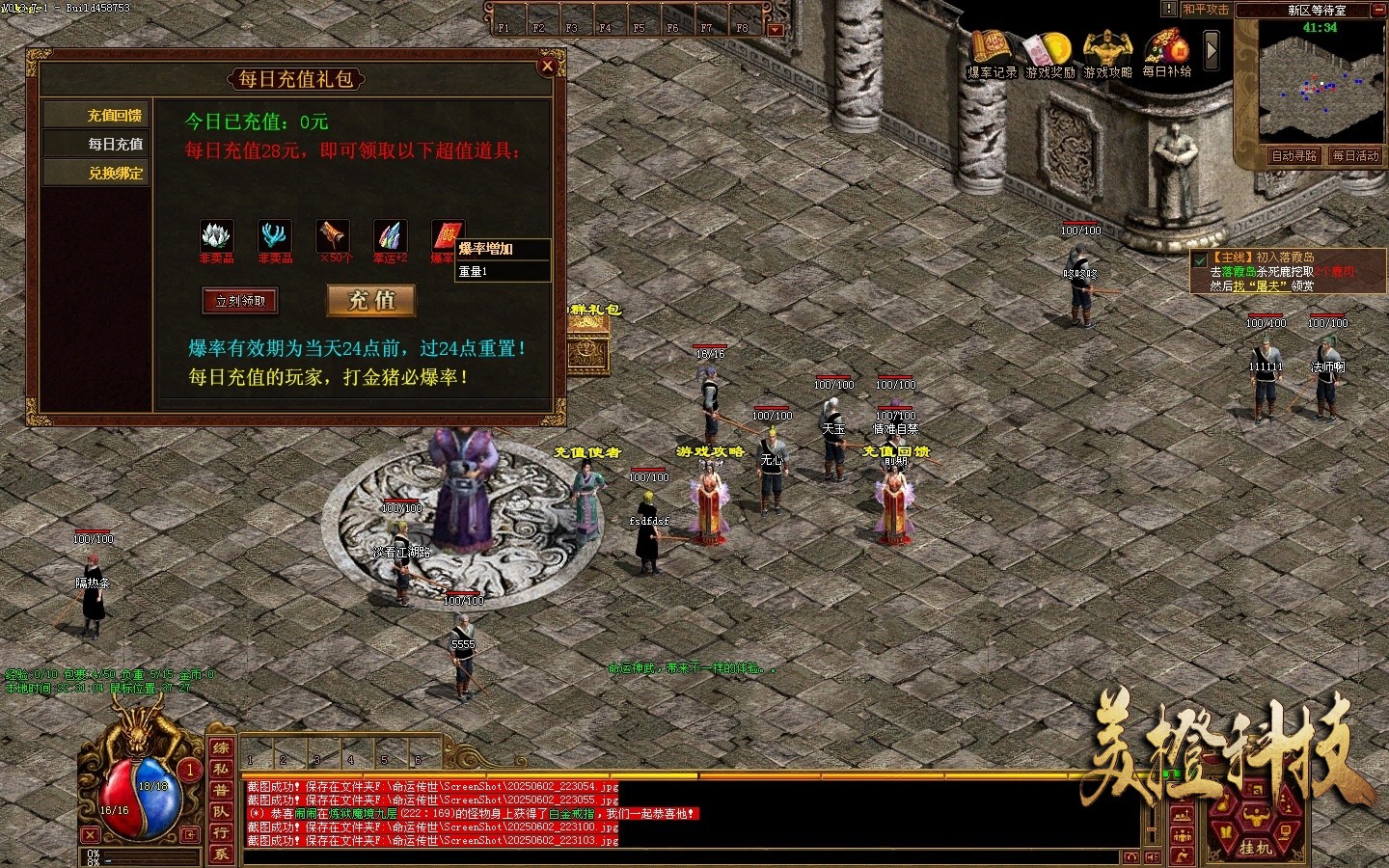Switch to the 充值回馈 tab
Screen dimensions: 1389x868
click(x=115, y=116)
